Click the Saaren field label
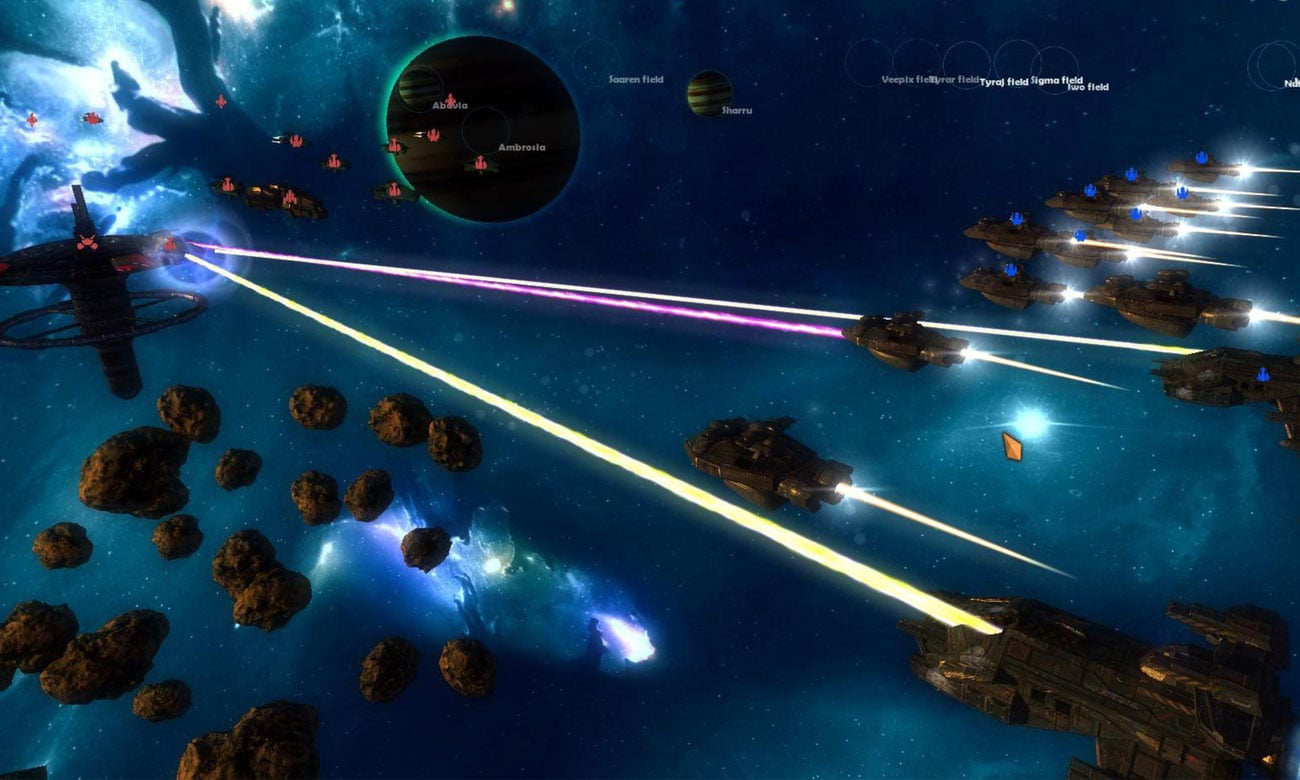 tap(636, 78)
